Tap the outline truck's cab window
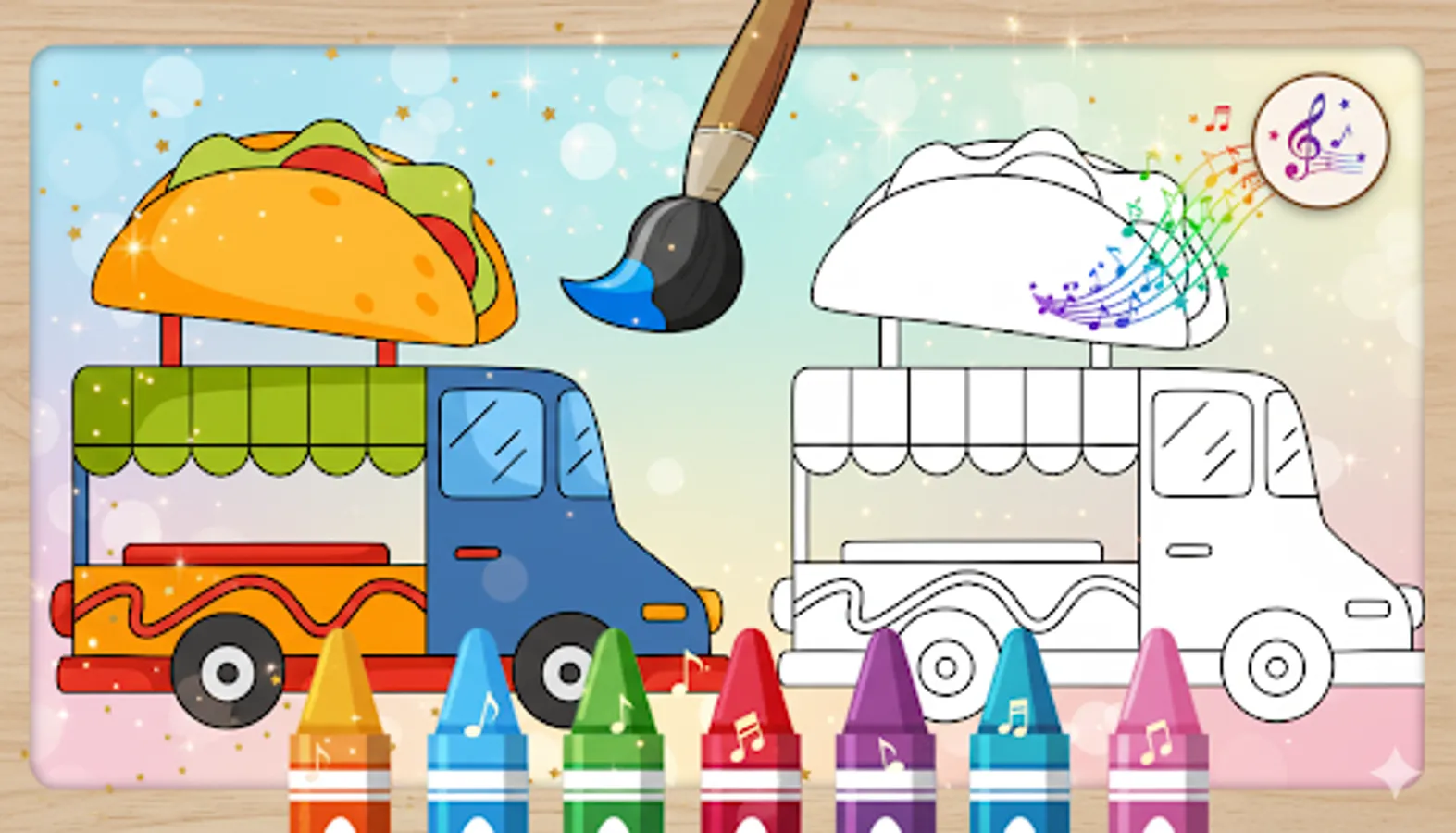1456x833 pixels. [1201, 444]
